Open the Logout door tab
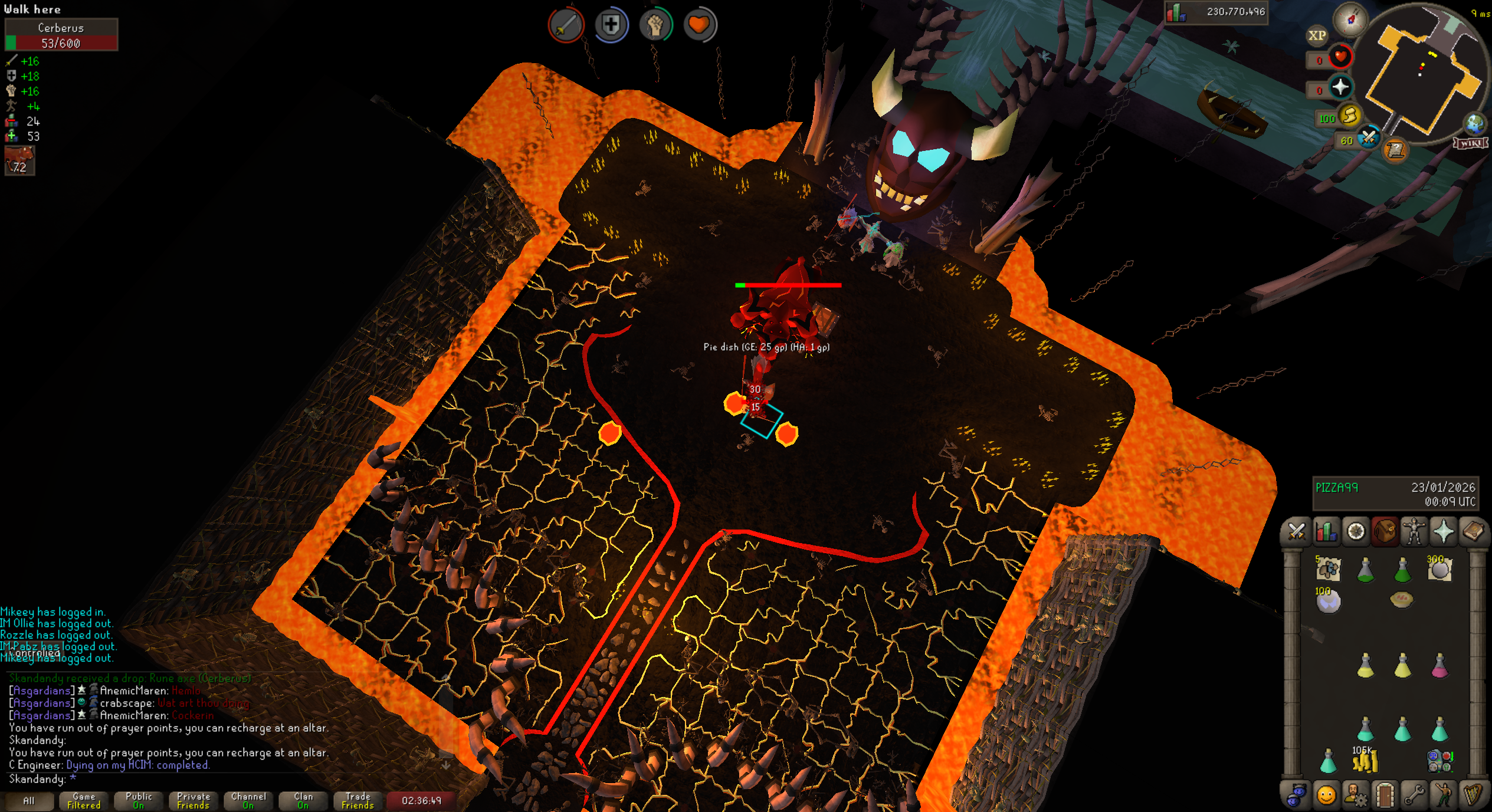 pos(1384,795)
